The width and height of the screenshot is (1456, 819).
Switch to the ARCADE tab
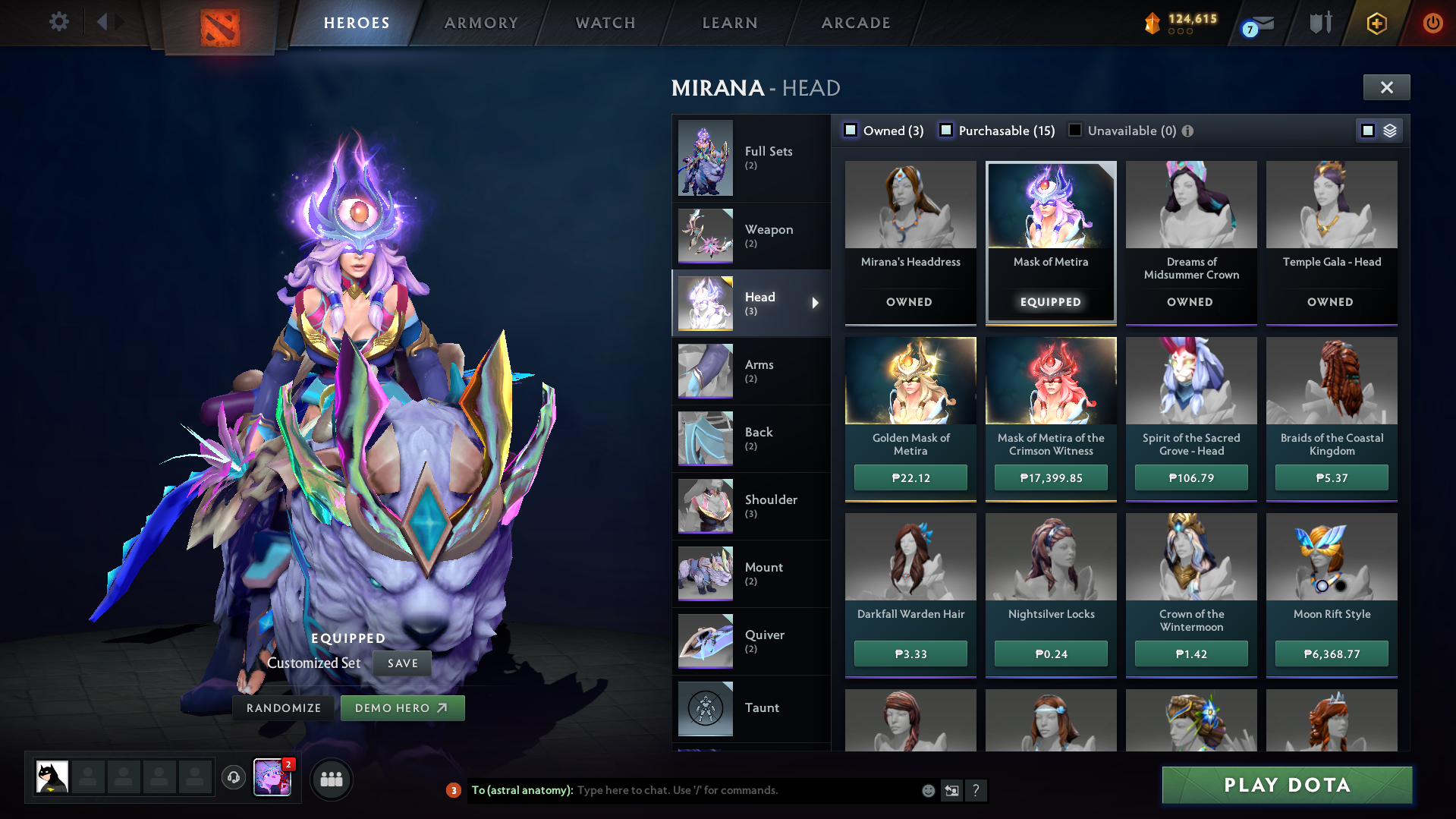(855, 23)
